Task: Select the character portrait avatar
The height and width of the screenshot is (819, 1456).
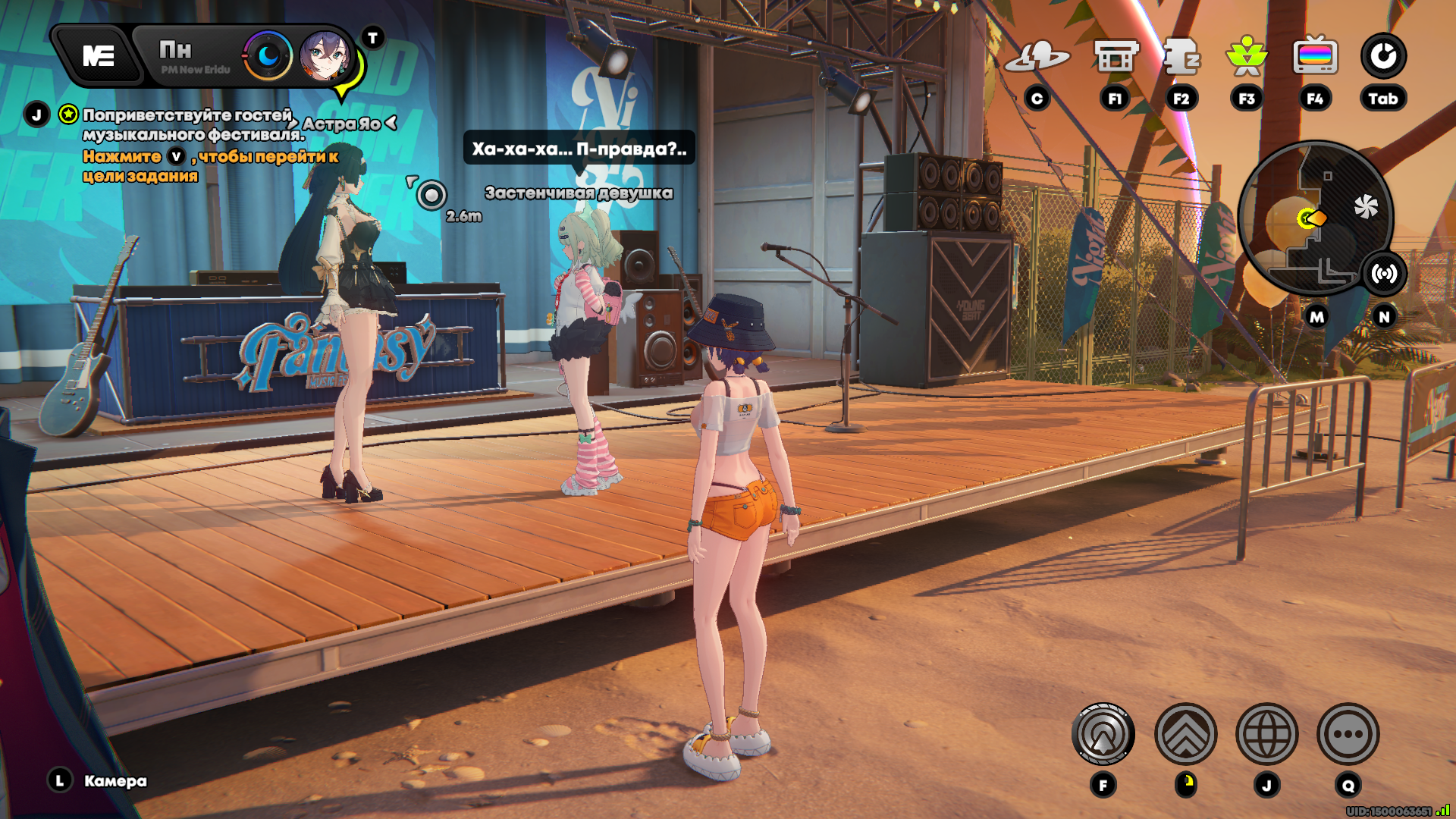Action: 325,56
